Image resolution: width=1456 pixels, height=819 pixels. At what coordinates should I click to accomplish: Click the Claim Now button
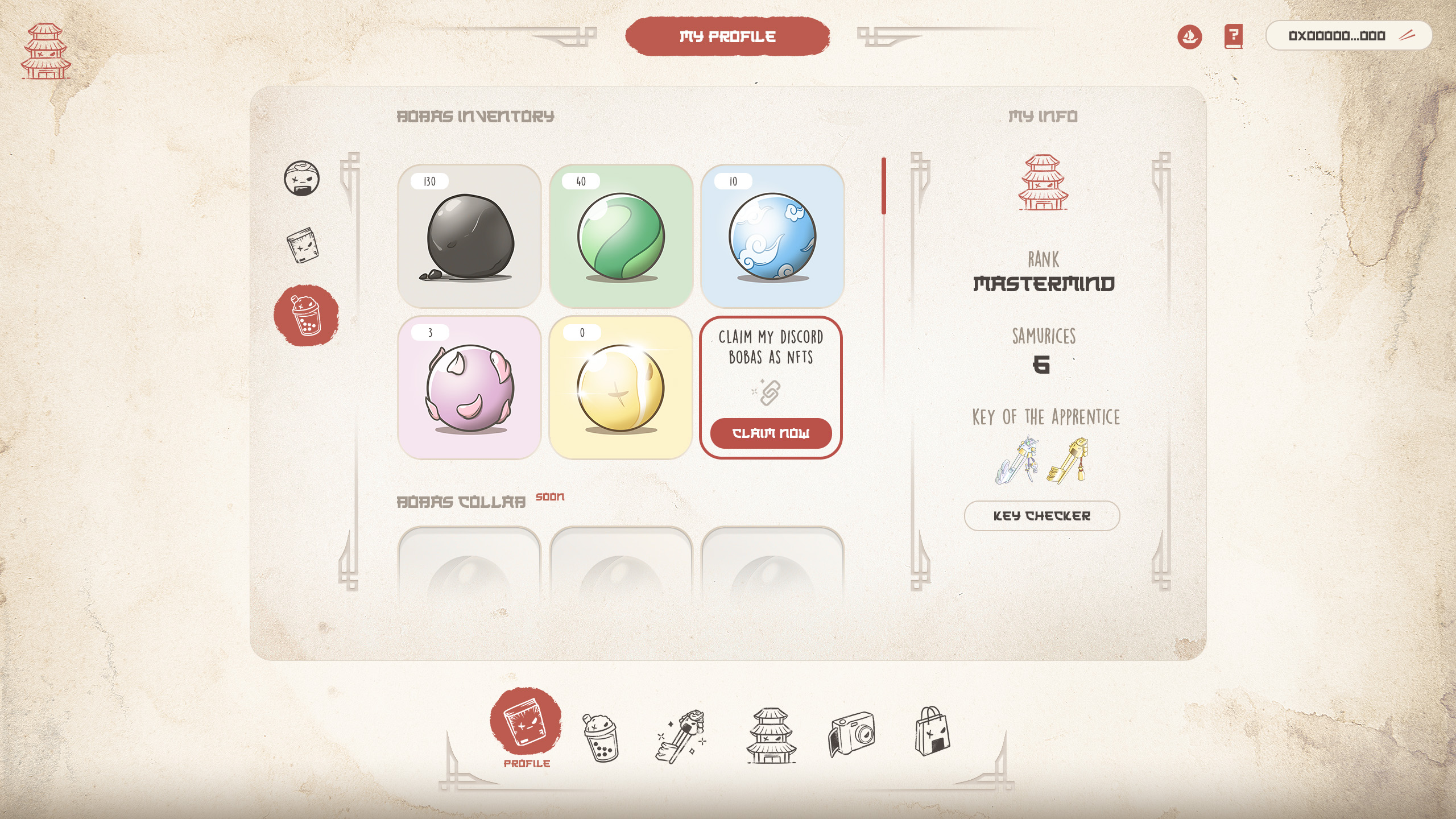771,433
